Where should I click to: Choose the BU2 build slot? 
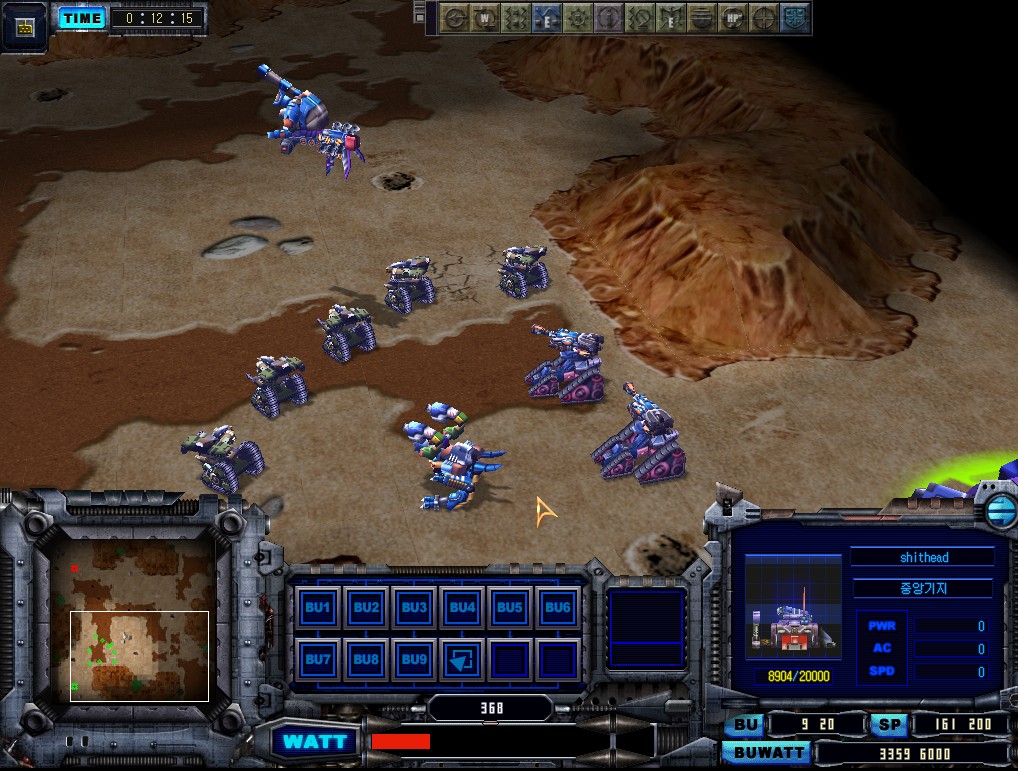[366, 607]
